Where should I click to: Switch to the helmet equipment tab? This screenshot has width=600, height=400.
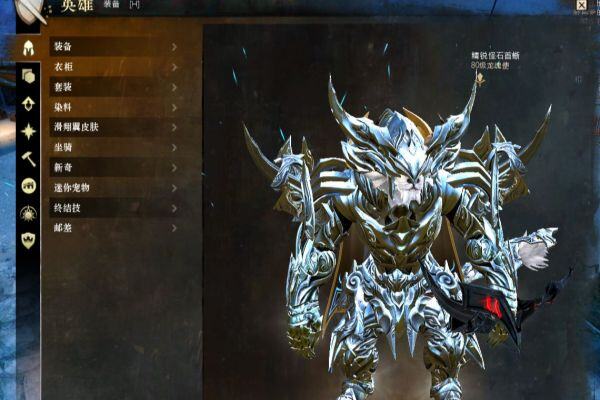28,47
